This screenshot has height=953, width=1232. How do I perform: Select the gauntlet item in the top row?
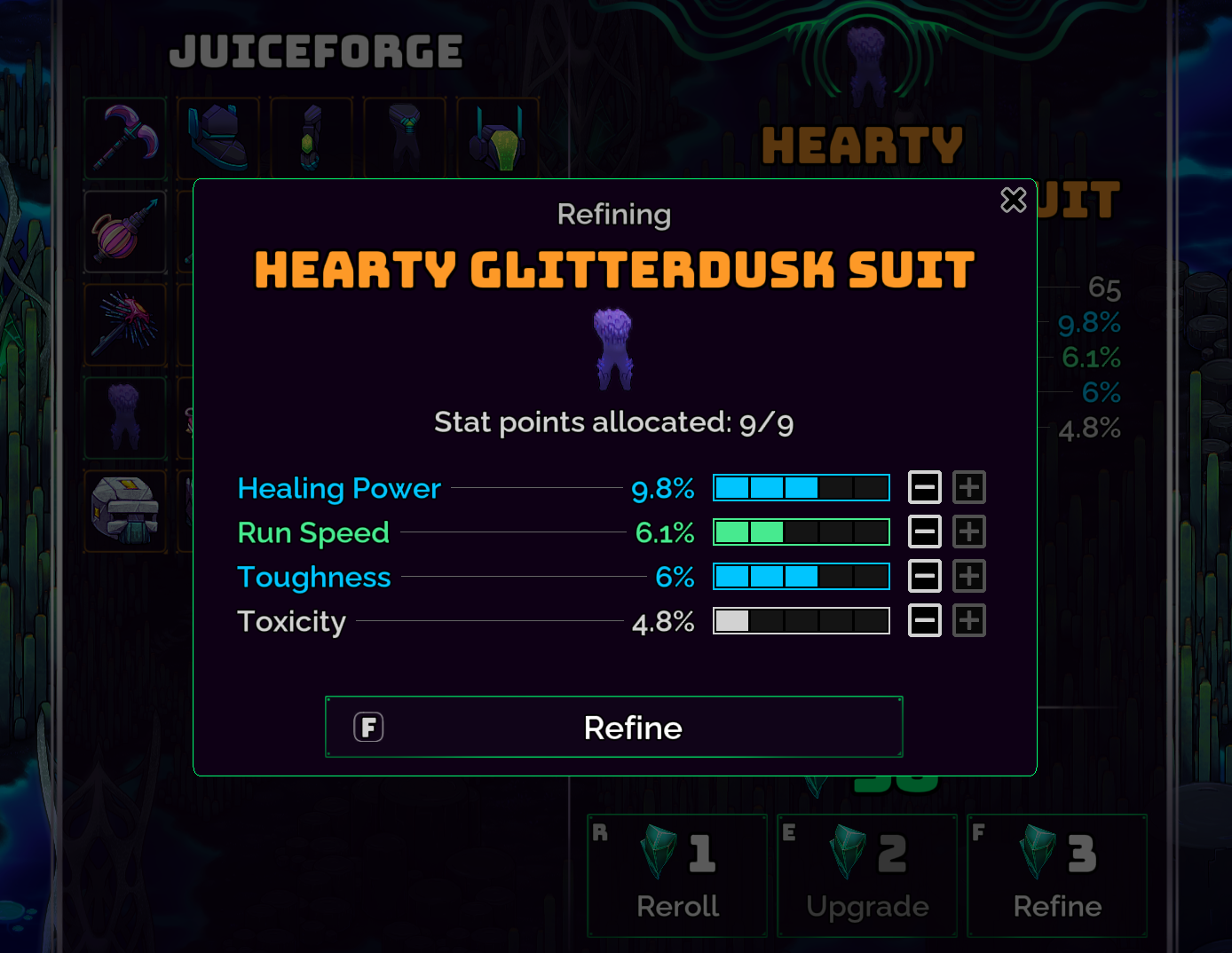pyautogui.click(x=312, y=138)
